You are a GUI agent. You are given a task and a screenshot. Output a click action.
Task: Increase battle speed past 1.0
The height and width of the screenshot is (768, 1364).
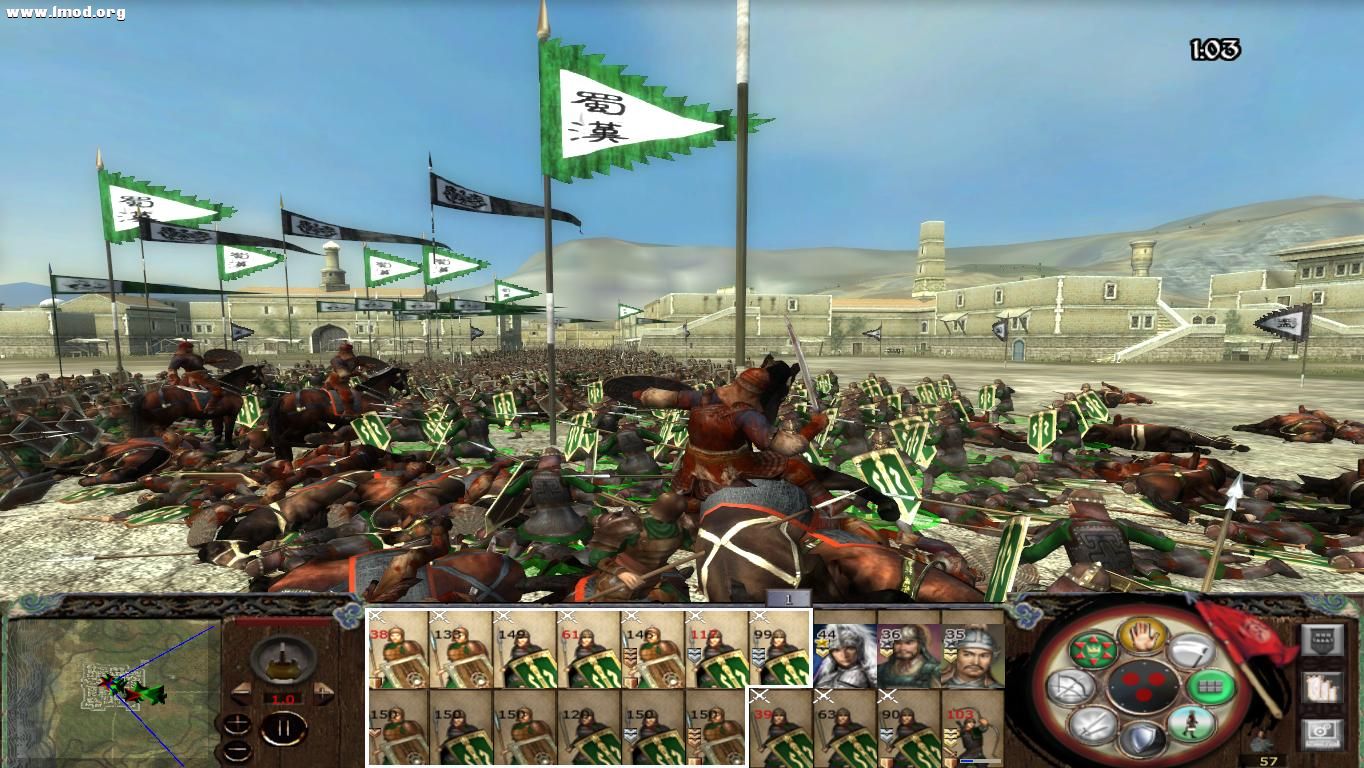click(322, 694)
